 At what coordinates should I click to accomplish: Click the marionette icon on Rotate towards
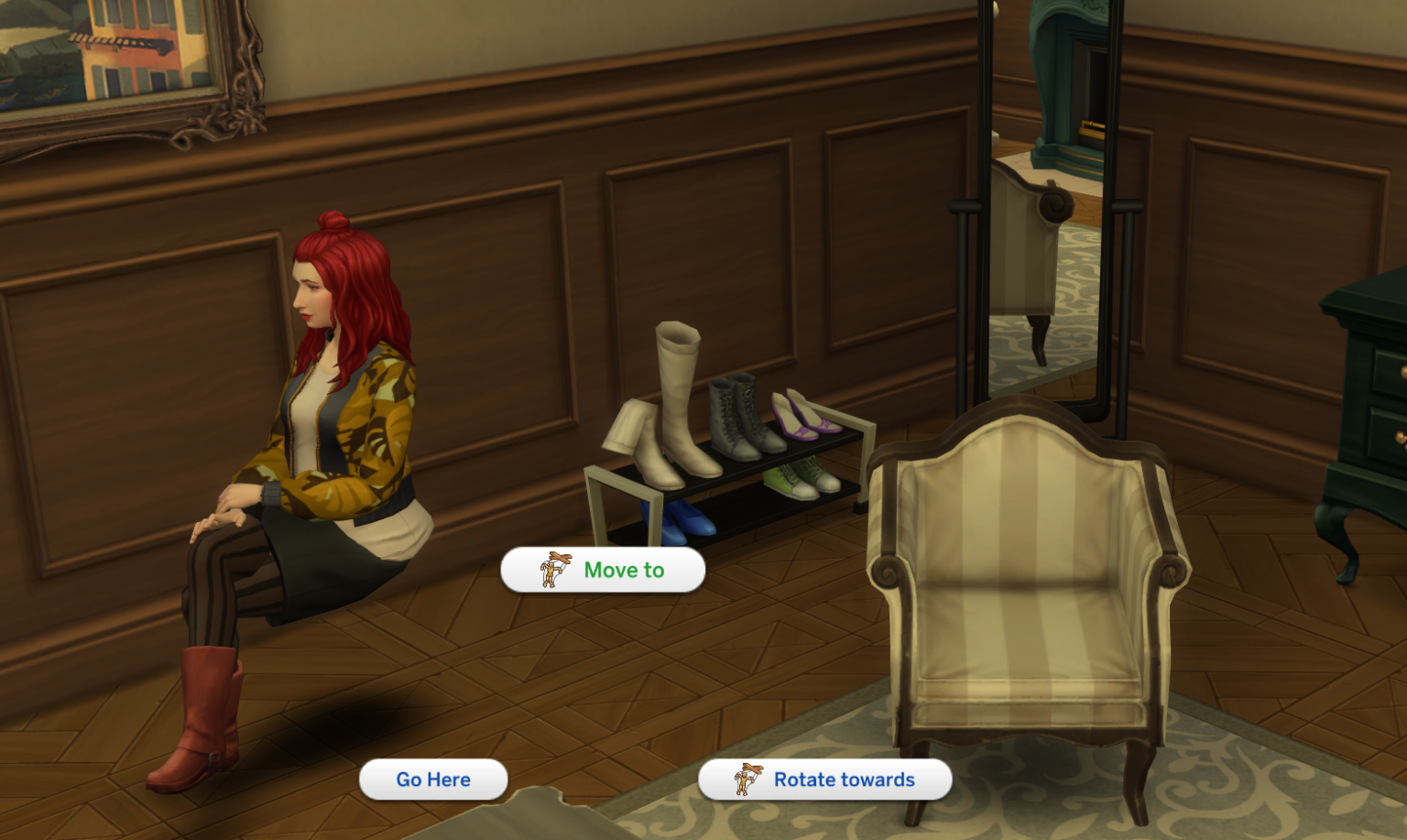(x=749, y=780)
